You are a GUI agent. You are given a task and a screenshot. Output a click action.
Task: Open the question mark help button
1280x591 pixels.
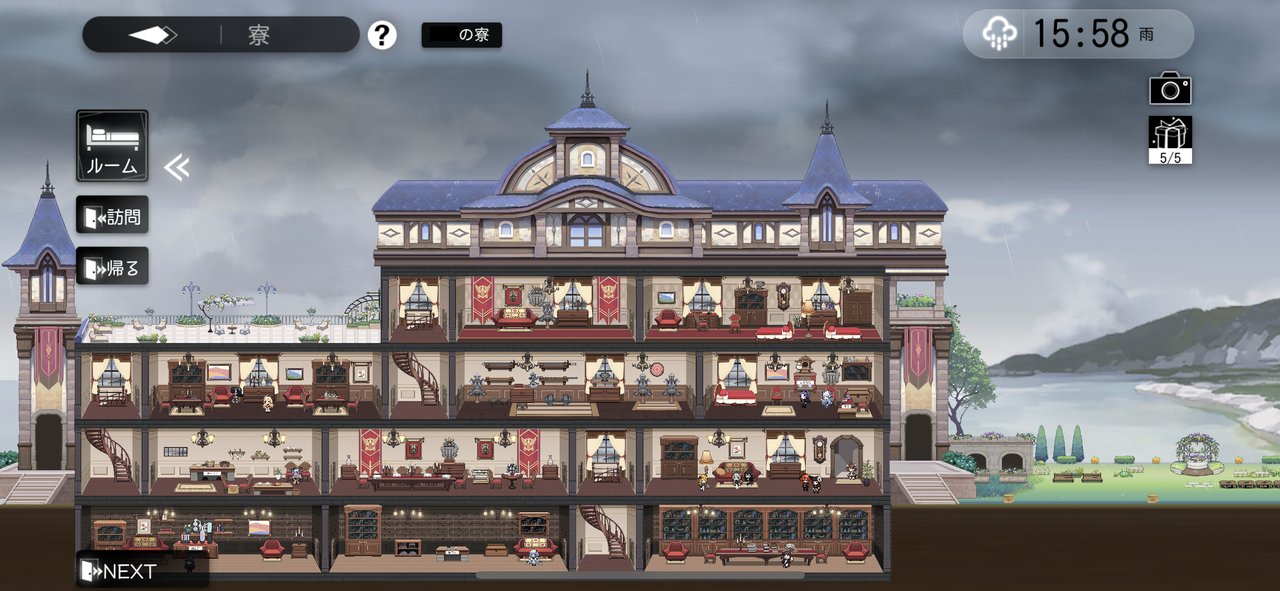382,35
